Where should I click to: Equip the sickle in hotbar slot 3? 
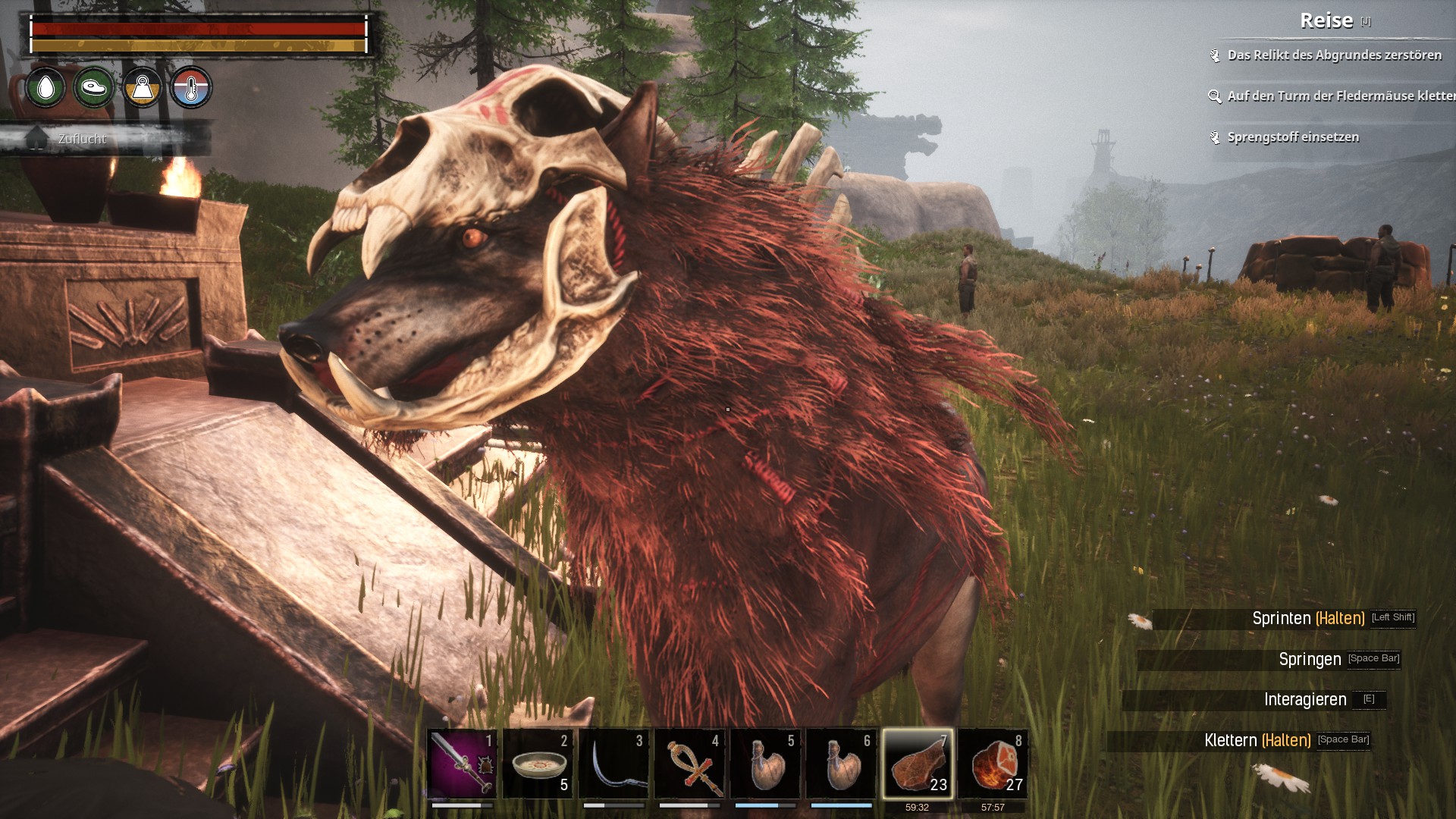click(613, 764)
